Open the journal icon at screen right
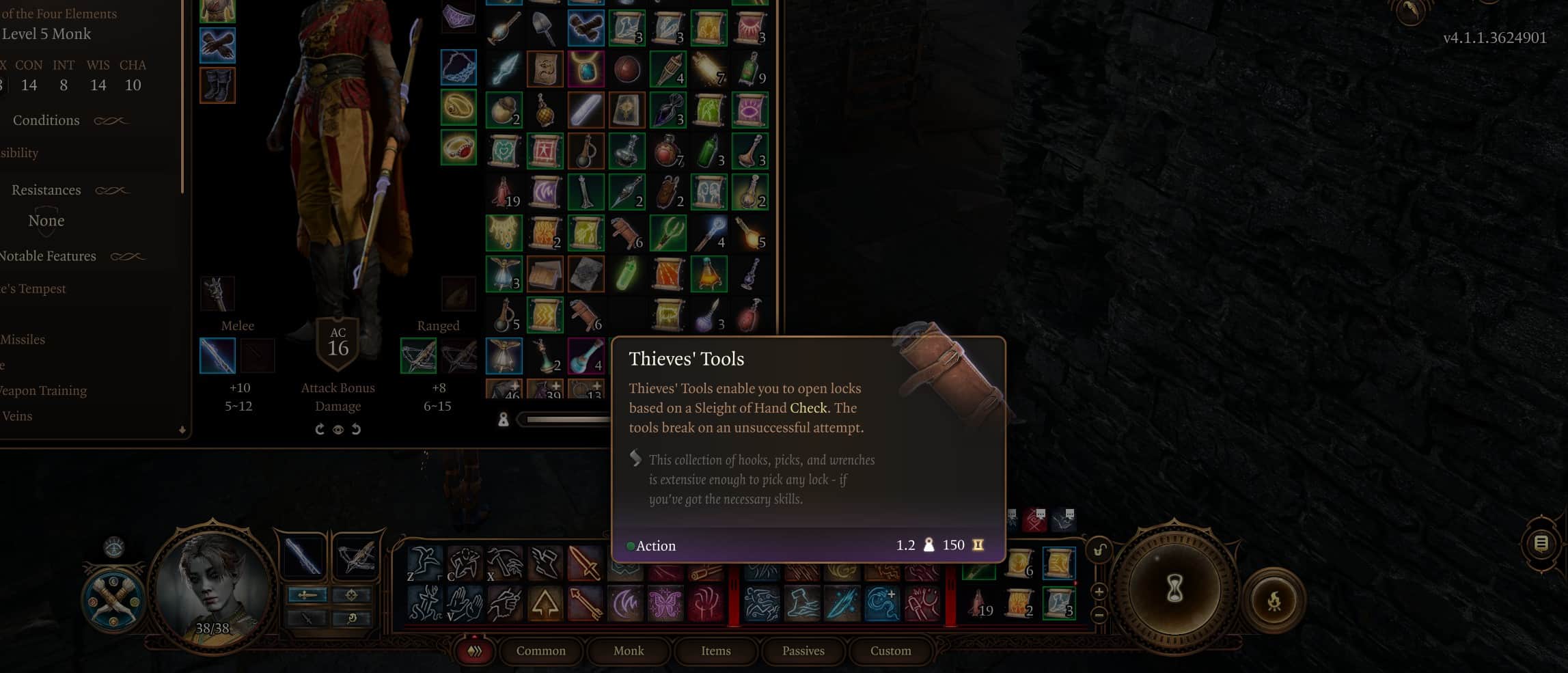Image resolution: width=1568 pixels, height=673 pixels. (1542, 542)
